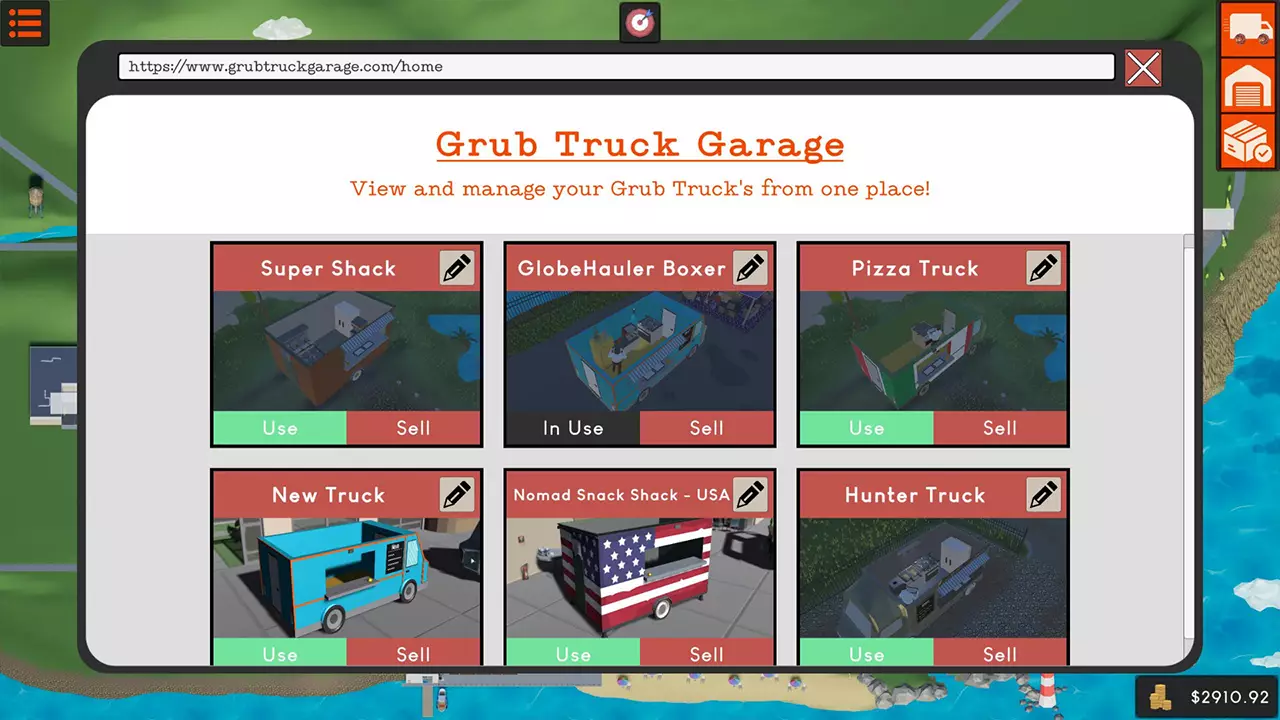Click the In Use label on GlobeHauler Boxer
The image size is (1280, 720).
tap(573, 428)
